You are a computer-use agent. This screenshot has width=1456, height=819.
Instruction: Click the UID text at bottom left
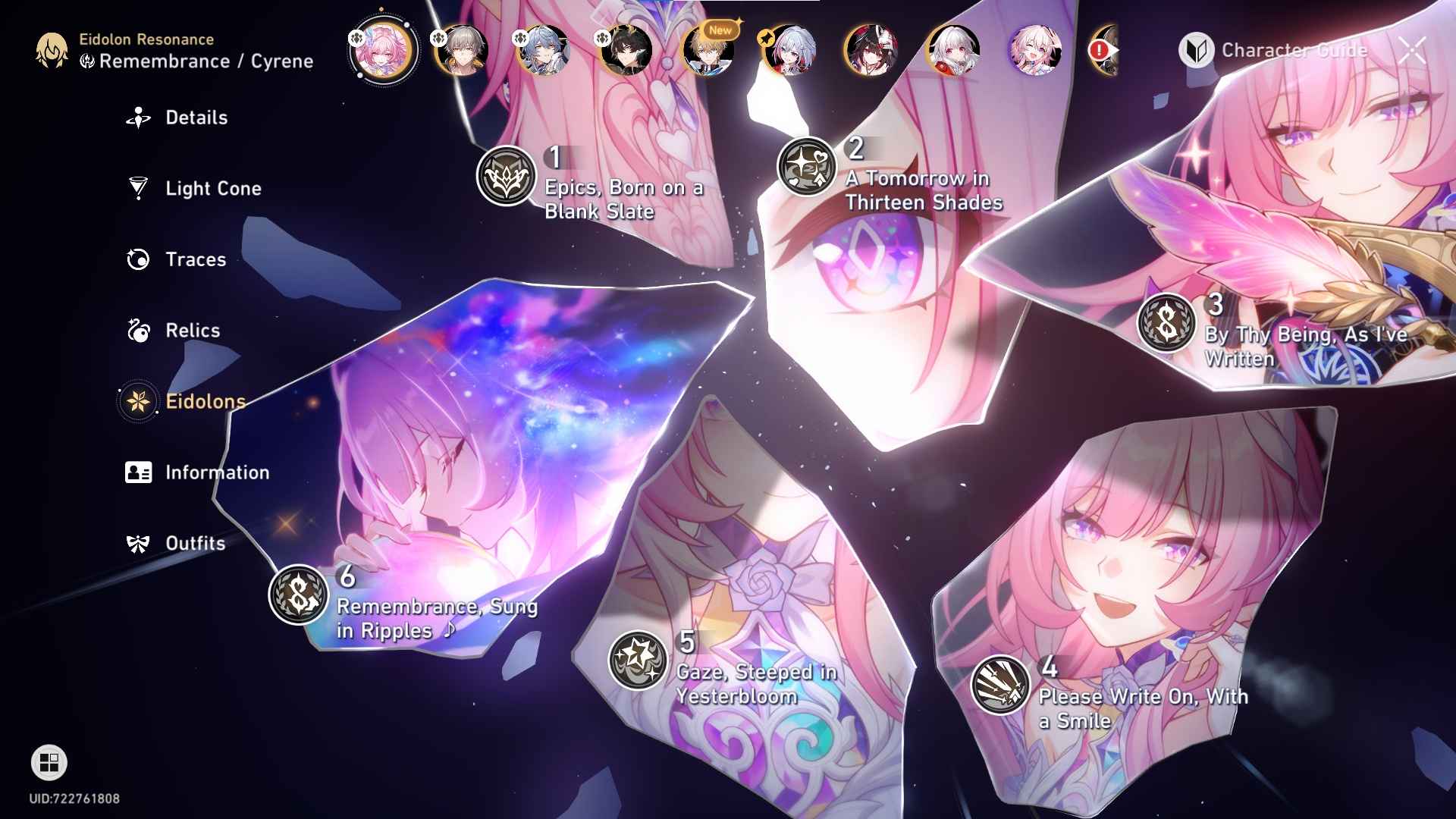(x=73, y=797)
